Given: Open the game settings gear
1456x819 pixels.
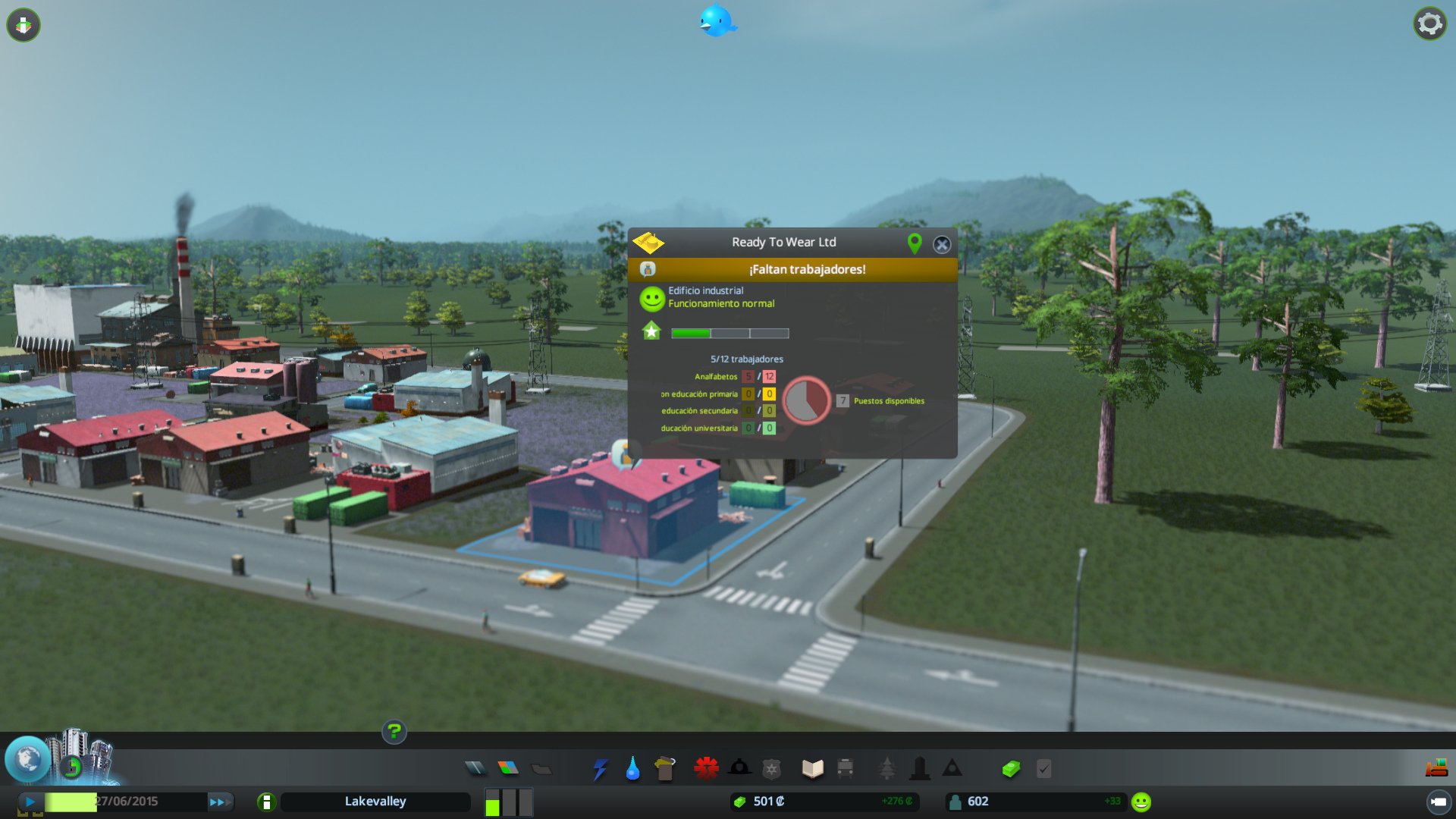Looking at the screenshot, I should point(1429,24).
